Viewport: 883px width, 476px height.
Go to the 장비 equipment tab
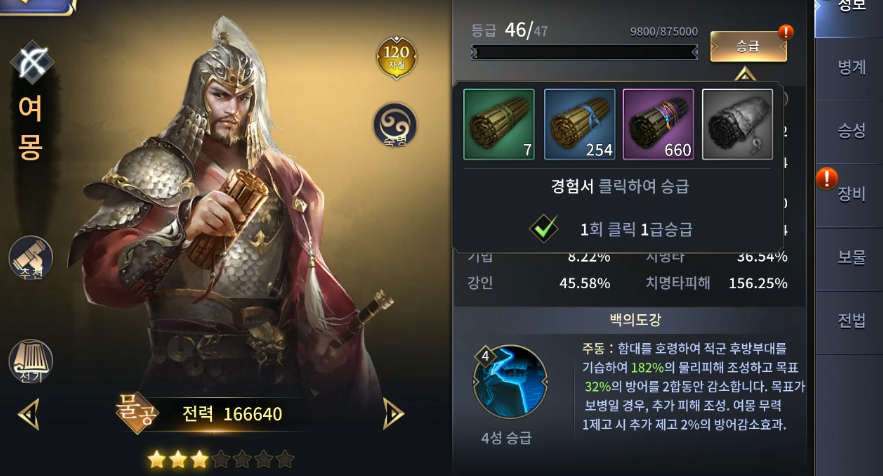click(851, 193)
